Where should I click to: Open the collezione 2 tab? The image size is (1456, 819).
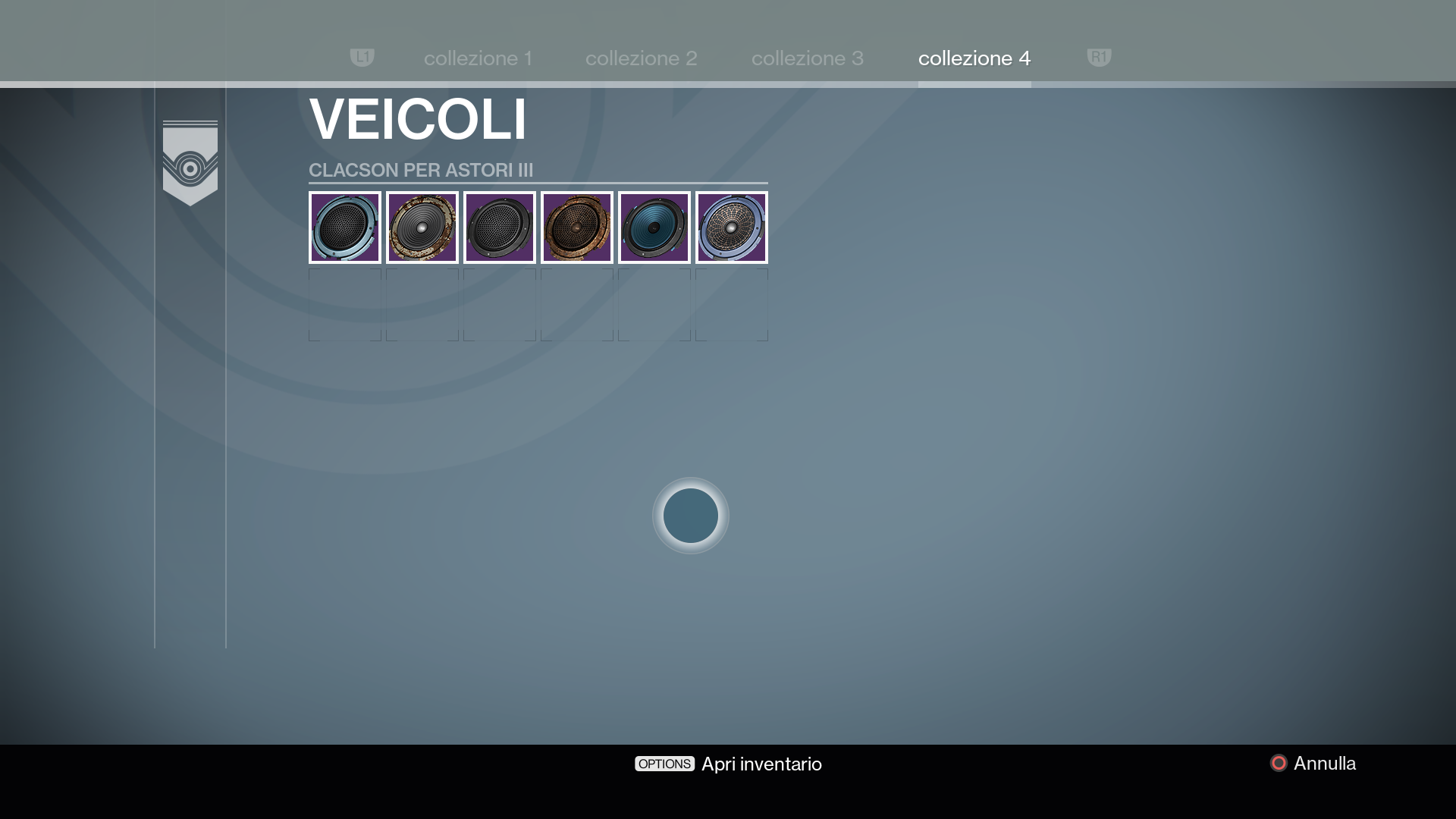point(641,58)
